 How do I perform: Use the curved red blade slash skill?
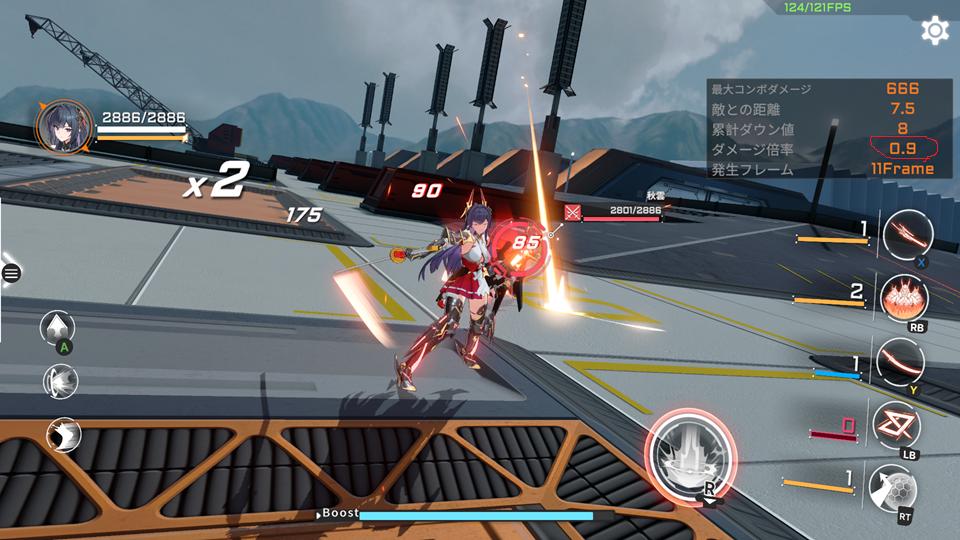[x=900, y=362]
